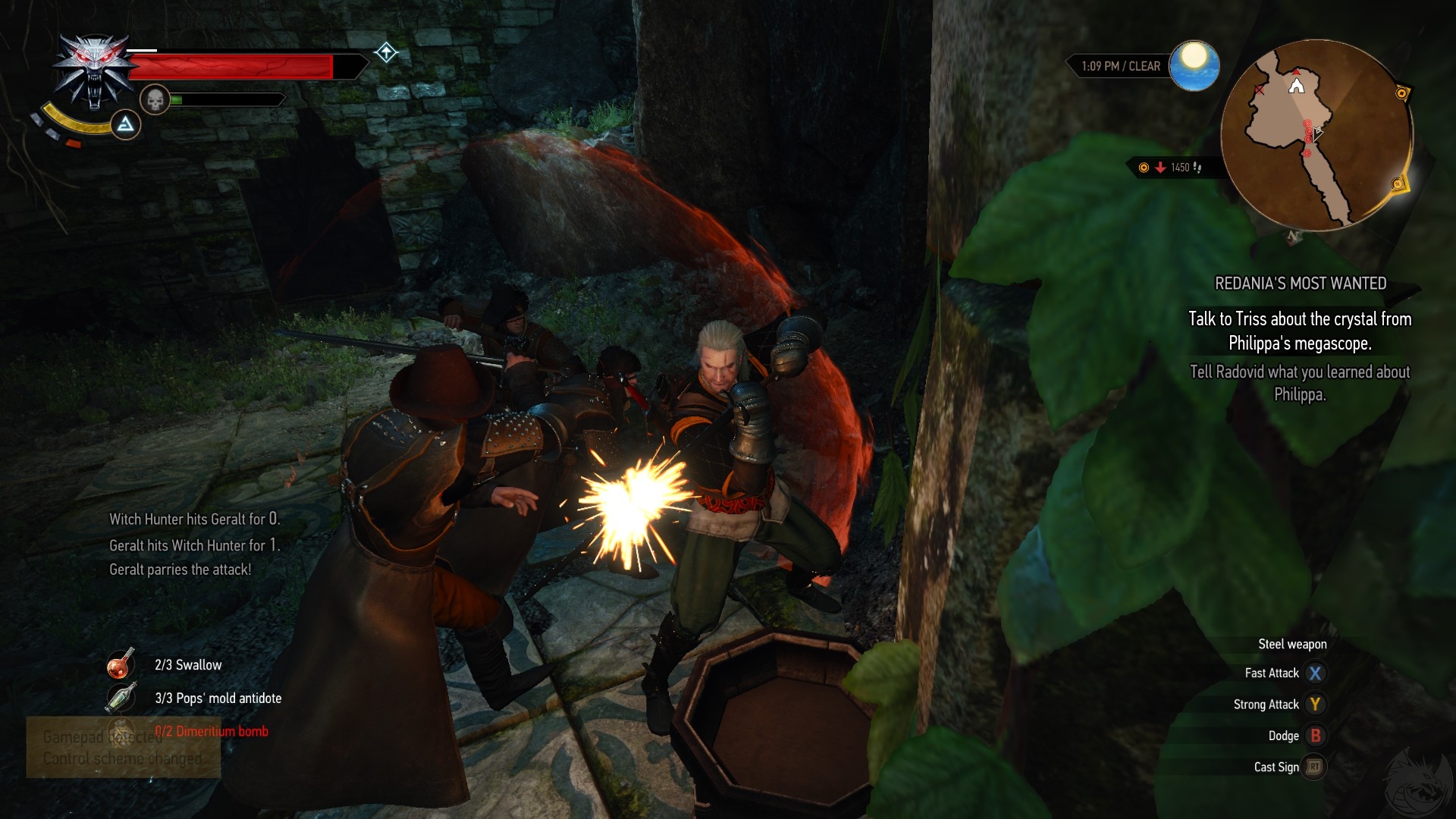The image size is (1456, 819).
Task: Open the circular minimap
Action: (1316, 136)
